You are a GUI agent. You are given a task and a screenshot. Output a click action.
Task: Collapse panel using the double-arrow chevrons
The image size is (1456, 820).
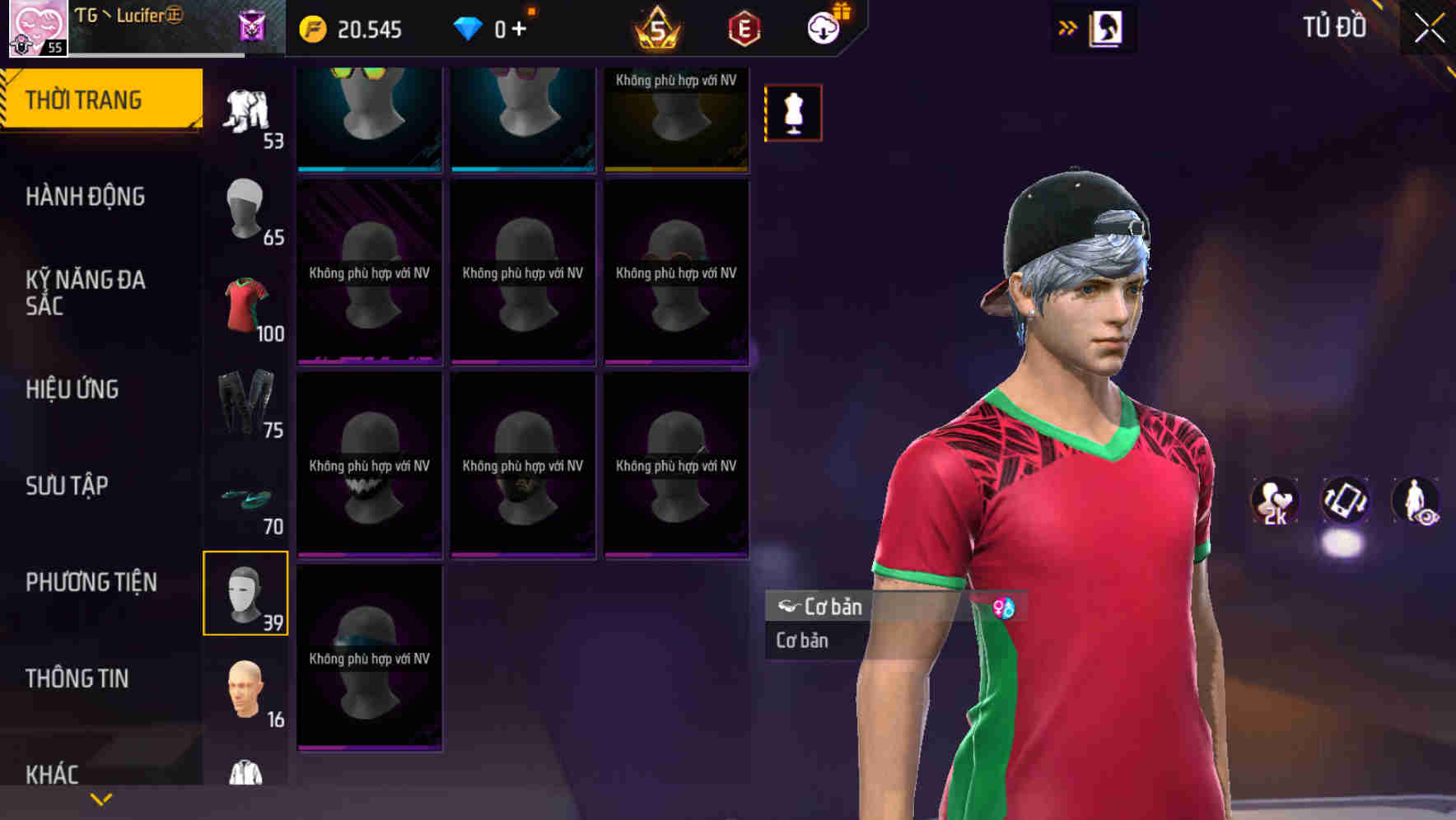(1068, 26)
